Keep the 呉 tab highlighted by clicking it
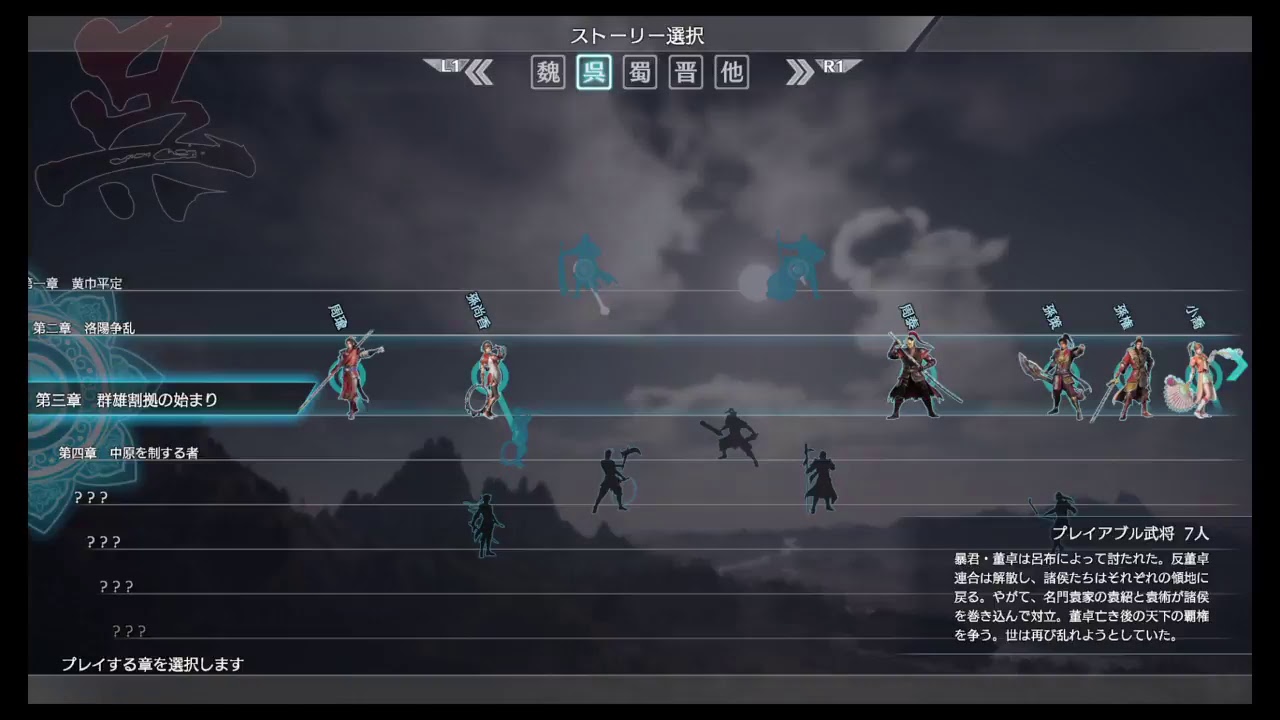The height and width of the screenshot is (720, 1280). [x=592, y=73]
